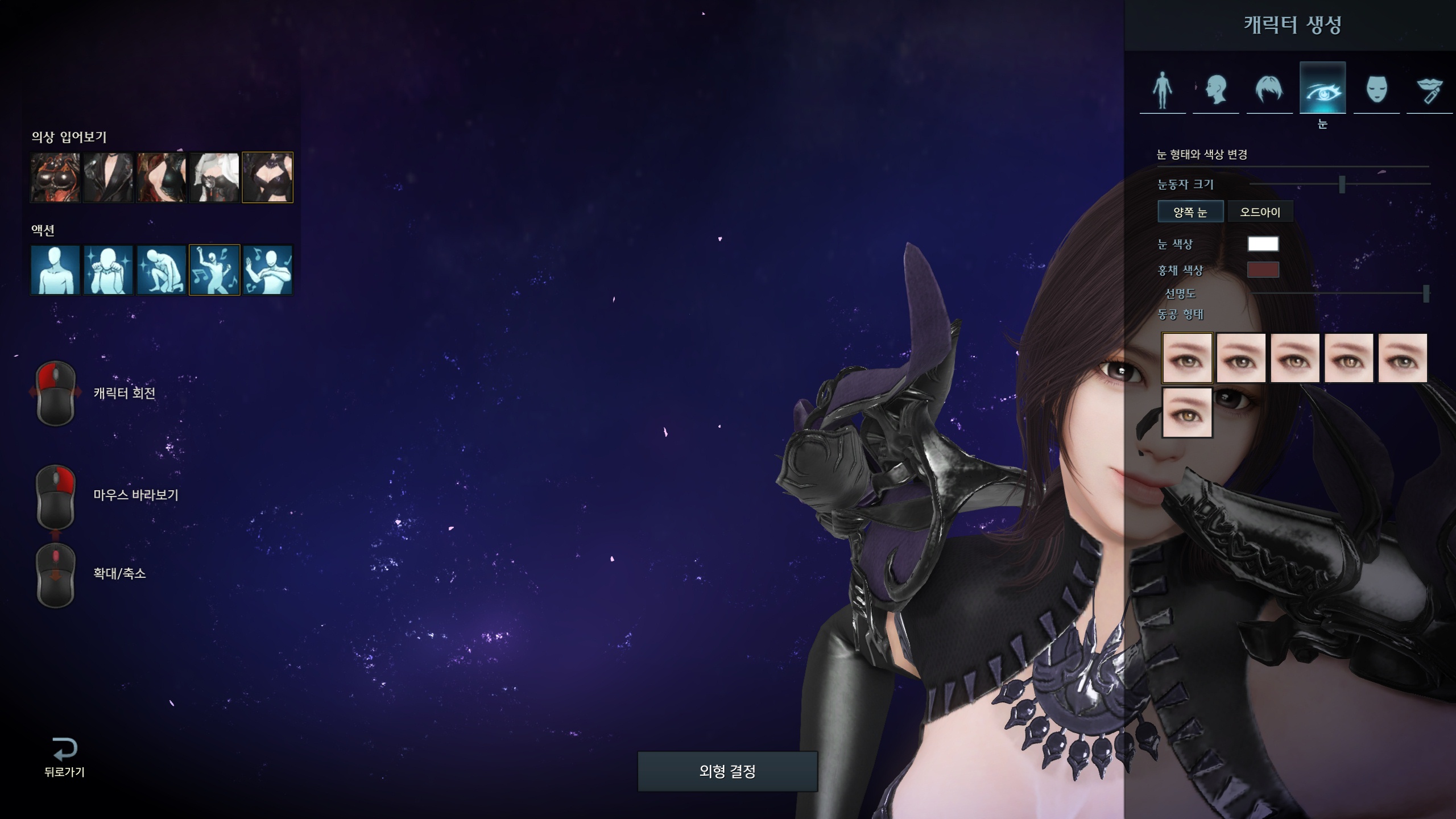Select the purple-black outfit with gold border
The image size is (1456, 819).
(x=267, y=177)
